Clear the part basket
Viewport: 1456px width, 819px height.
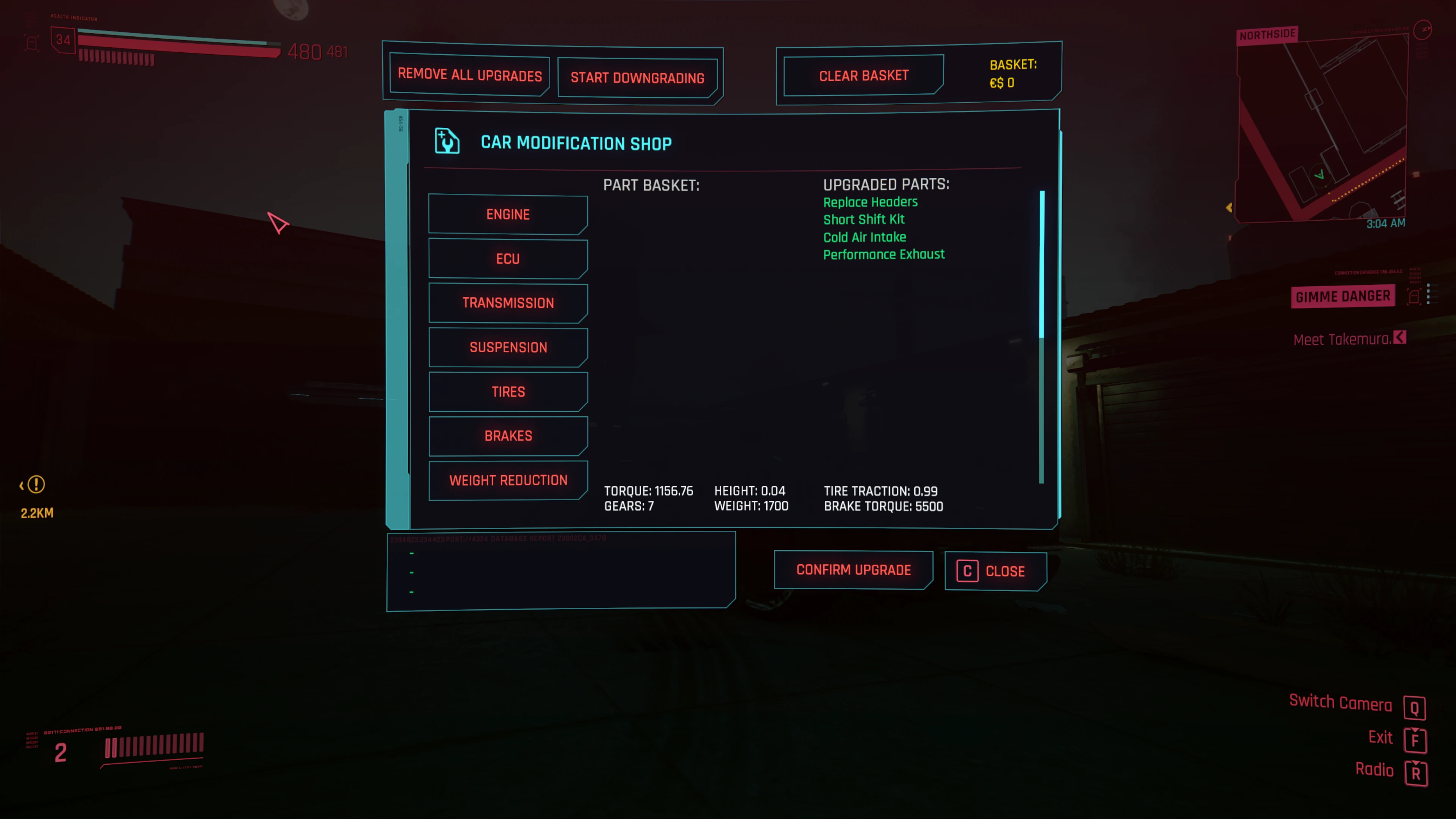[x=863, y=75]
